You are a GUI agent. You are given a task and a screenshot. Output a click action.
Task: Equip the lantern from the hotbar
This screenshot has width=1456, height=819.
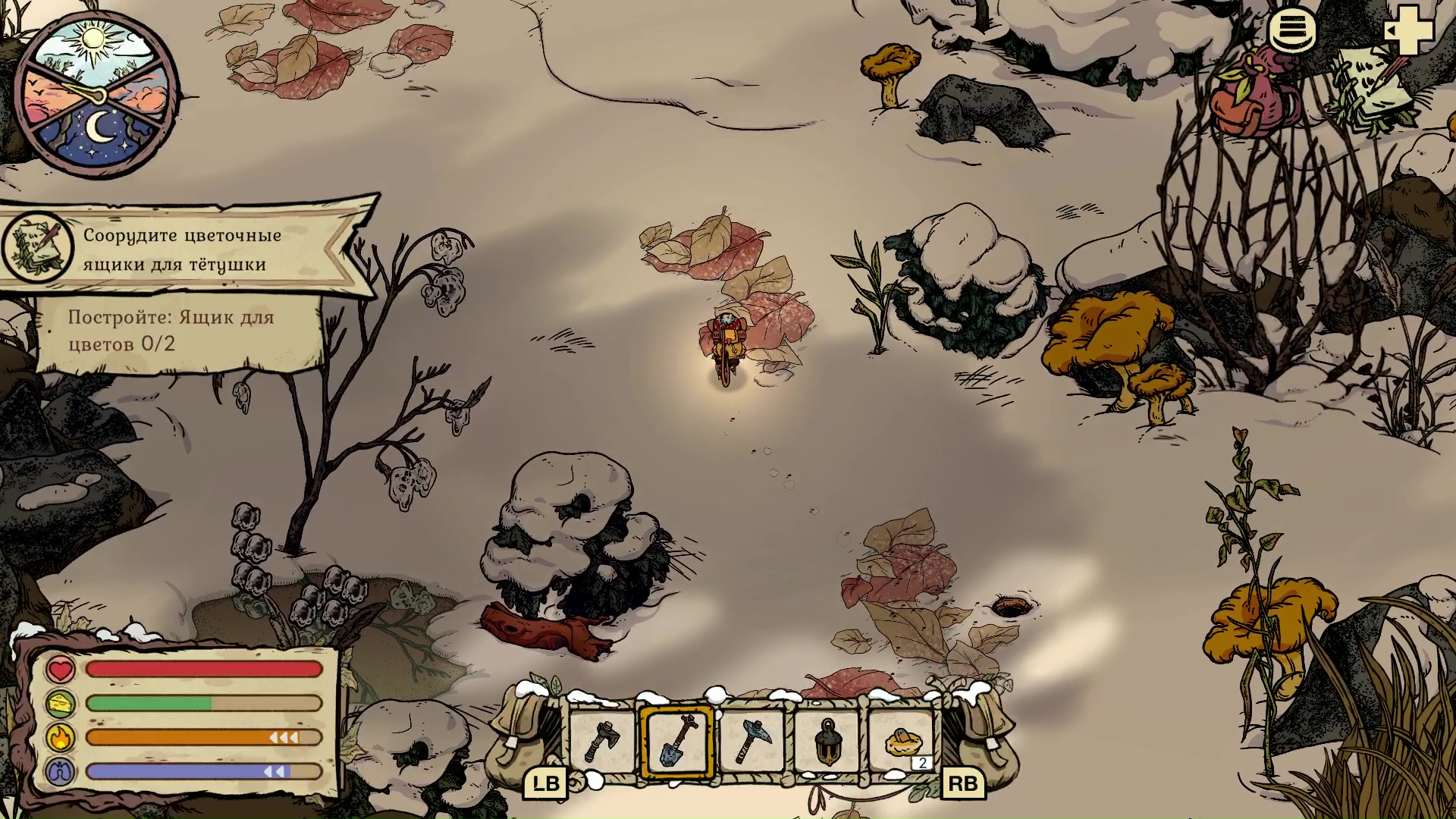(827, 742)
